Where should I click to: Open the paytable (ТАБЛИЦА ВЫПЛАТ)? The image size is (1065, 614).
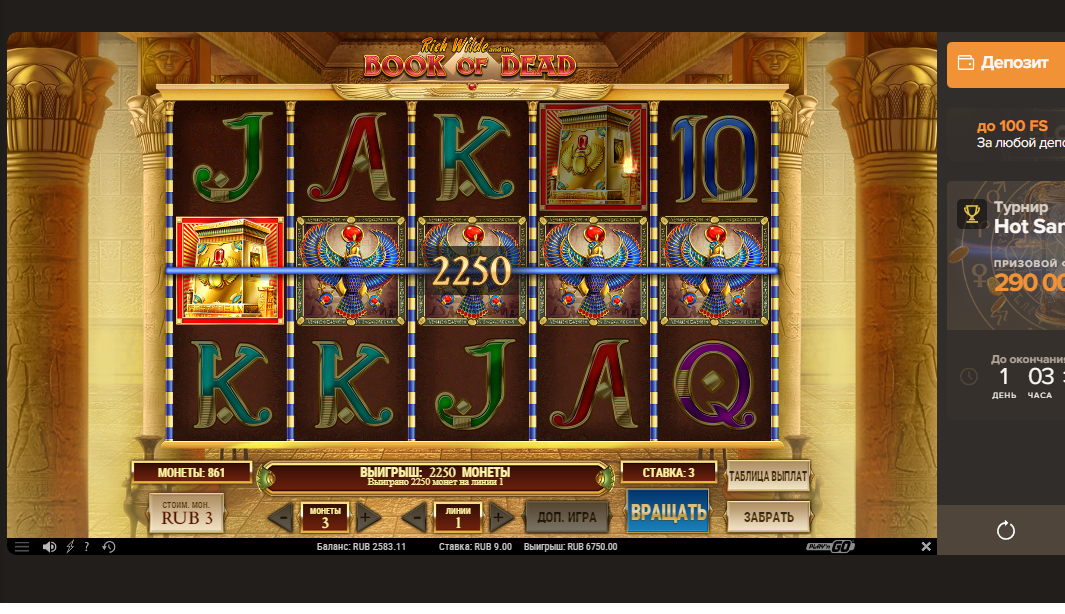point(768,476)
